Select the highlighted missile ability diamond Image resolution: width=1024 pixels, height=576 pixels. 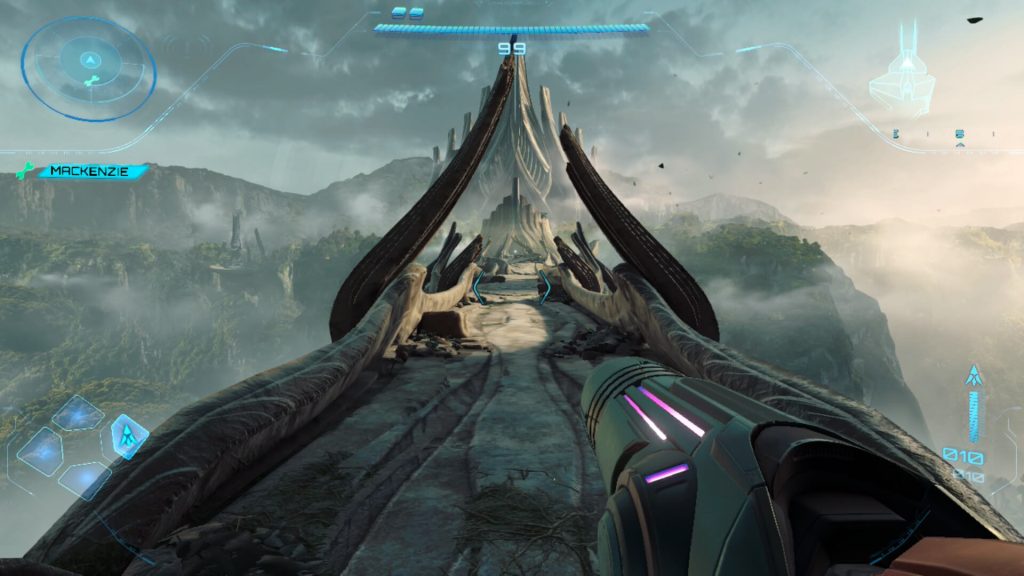(129, 436)
